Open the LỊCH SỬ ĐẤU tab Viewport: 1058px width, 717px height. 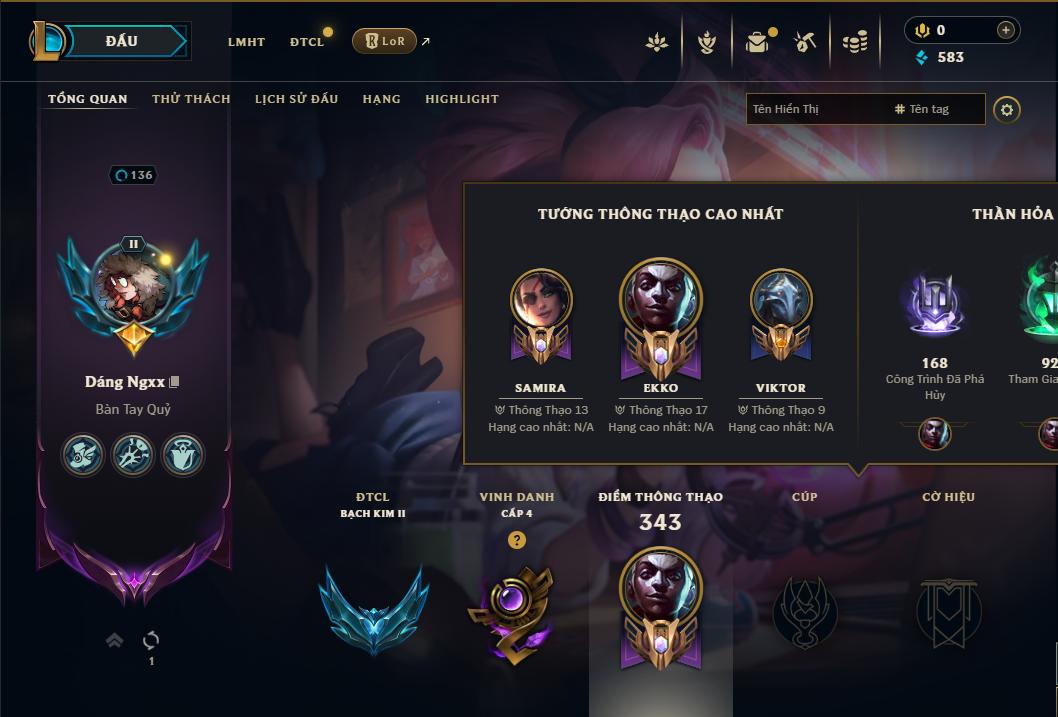(296, 99)
